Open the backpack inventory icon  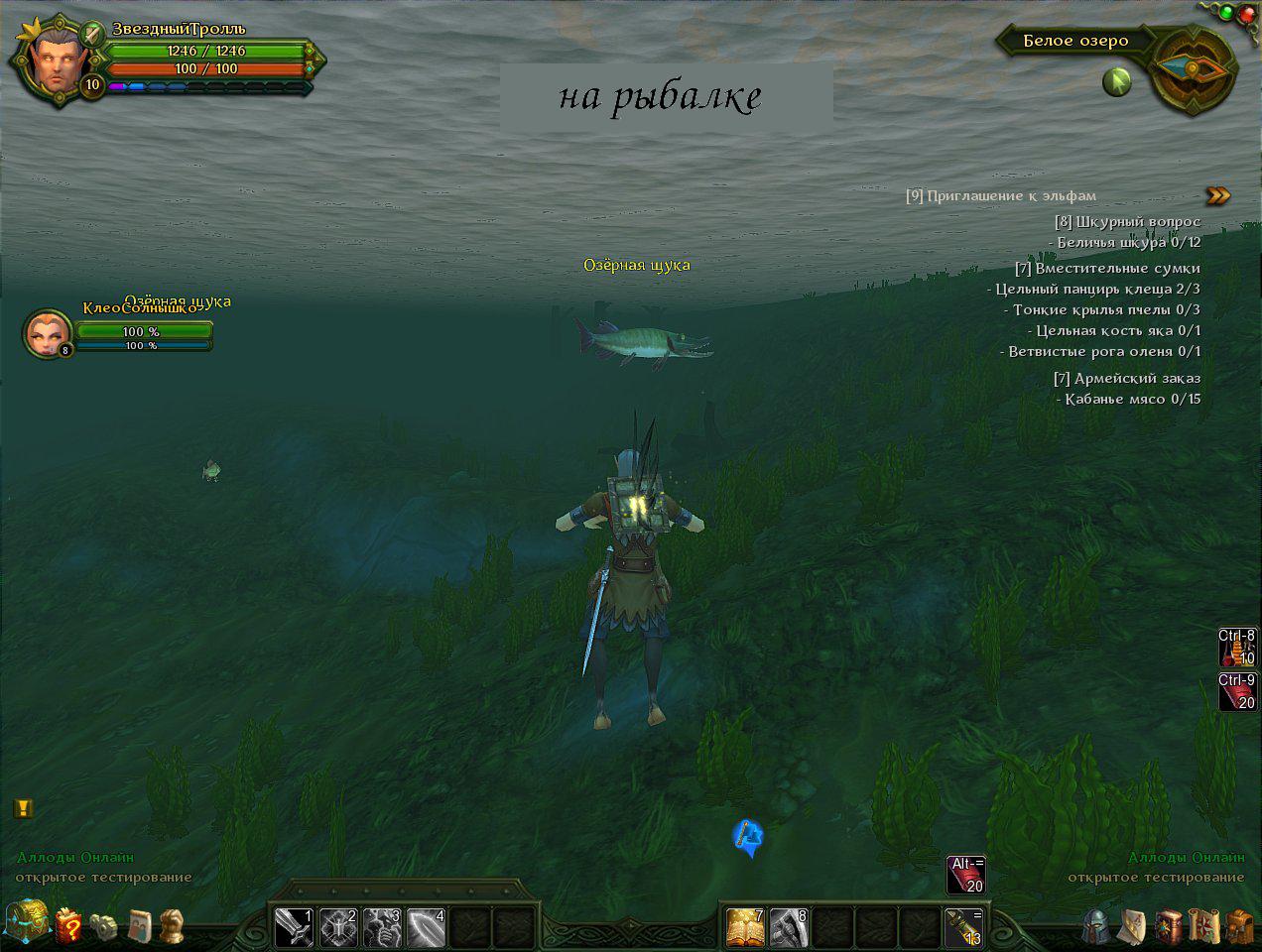point(1238,926)
